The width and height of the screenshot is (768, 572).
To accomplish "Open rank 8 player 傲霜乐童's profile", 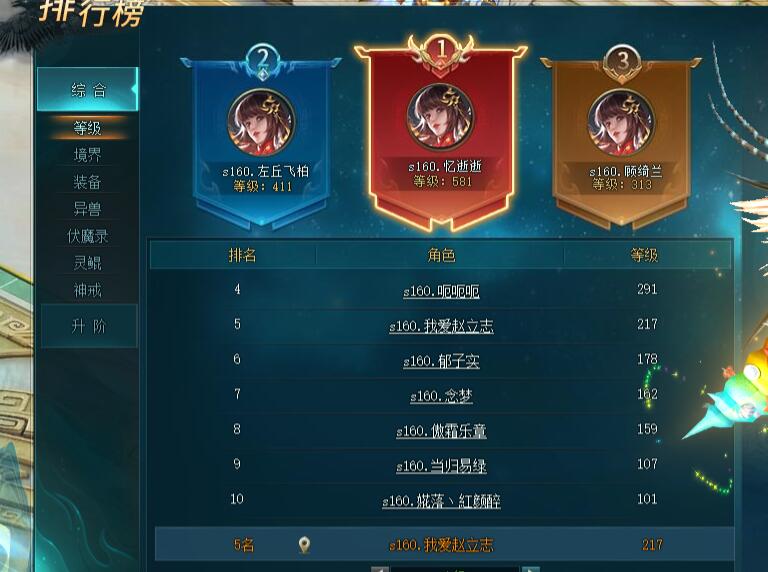I will pos(441,431).
